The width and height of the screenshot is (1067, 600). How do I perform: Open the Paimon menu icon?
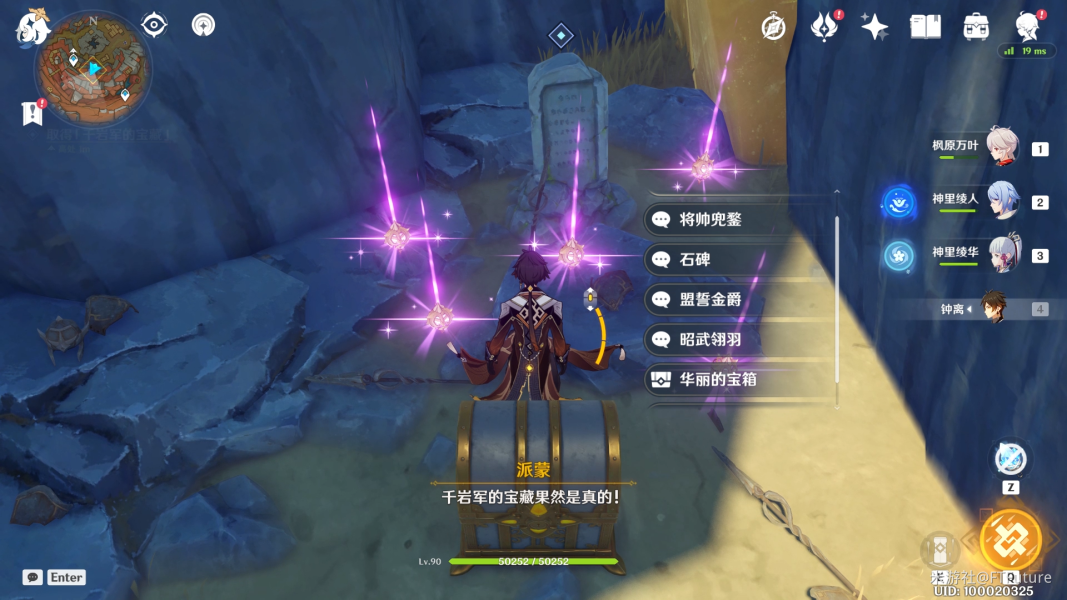coord(33,26)
